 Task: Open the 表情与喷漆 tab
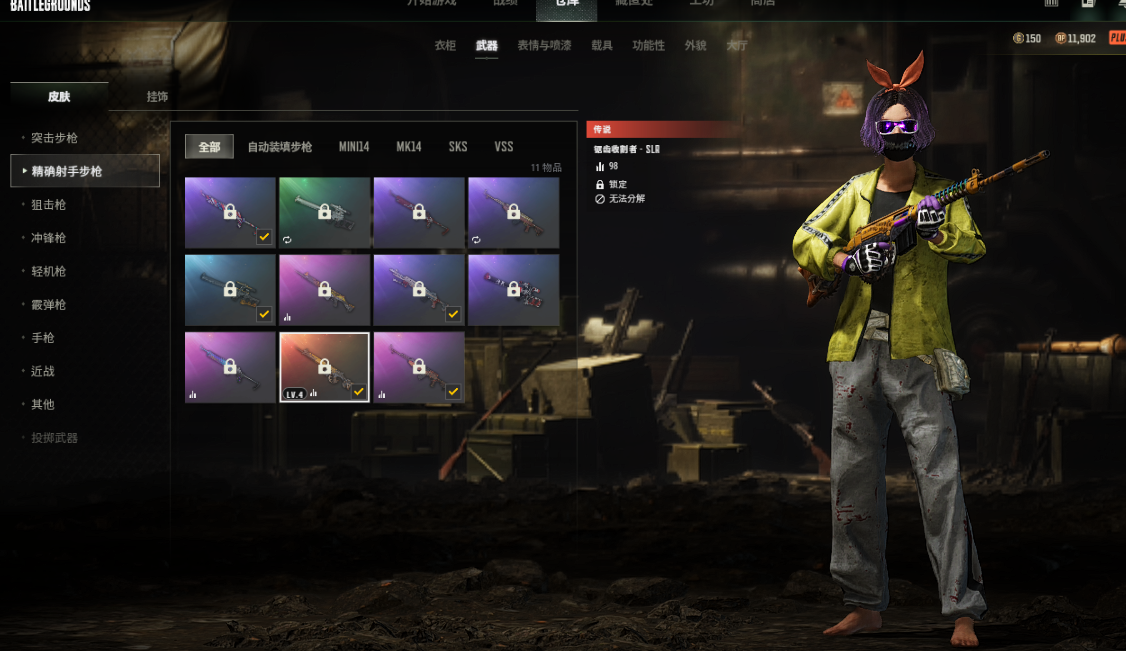point(544,46)
